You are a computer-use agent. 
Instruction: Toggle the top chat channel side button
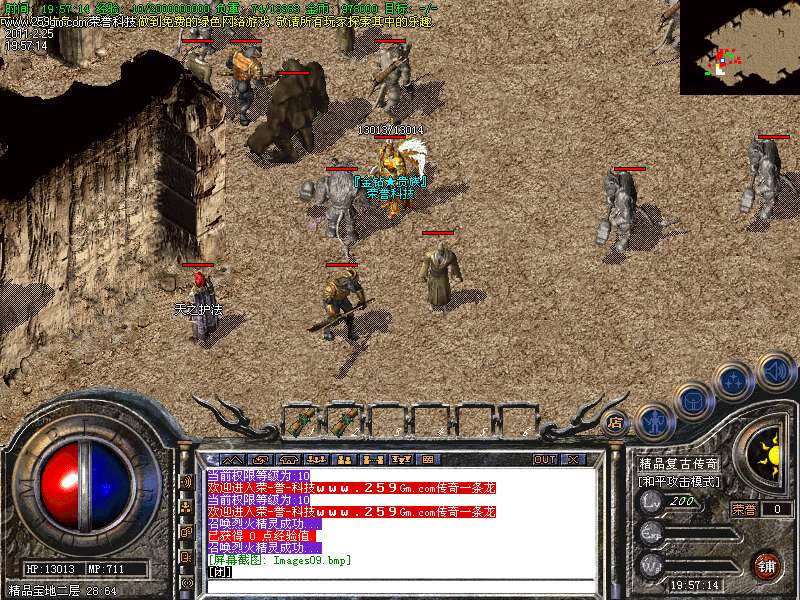coord(187,482)
